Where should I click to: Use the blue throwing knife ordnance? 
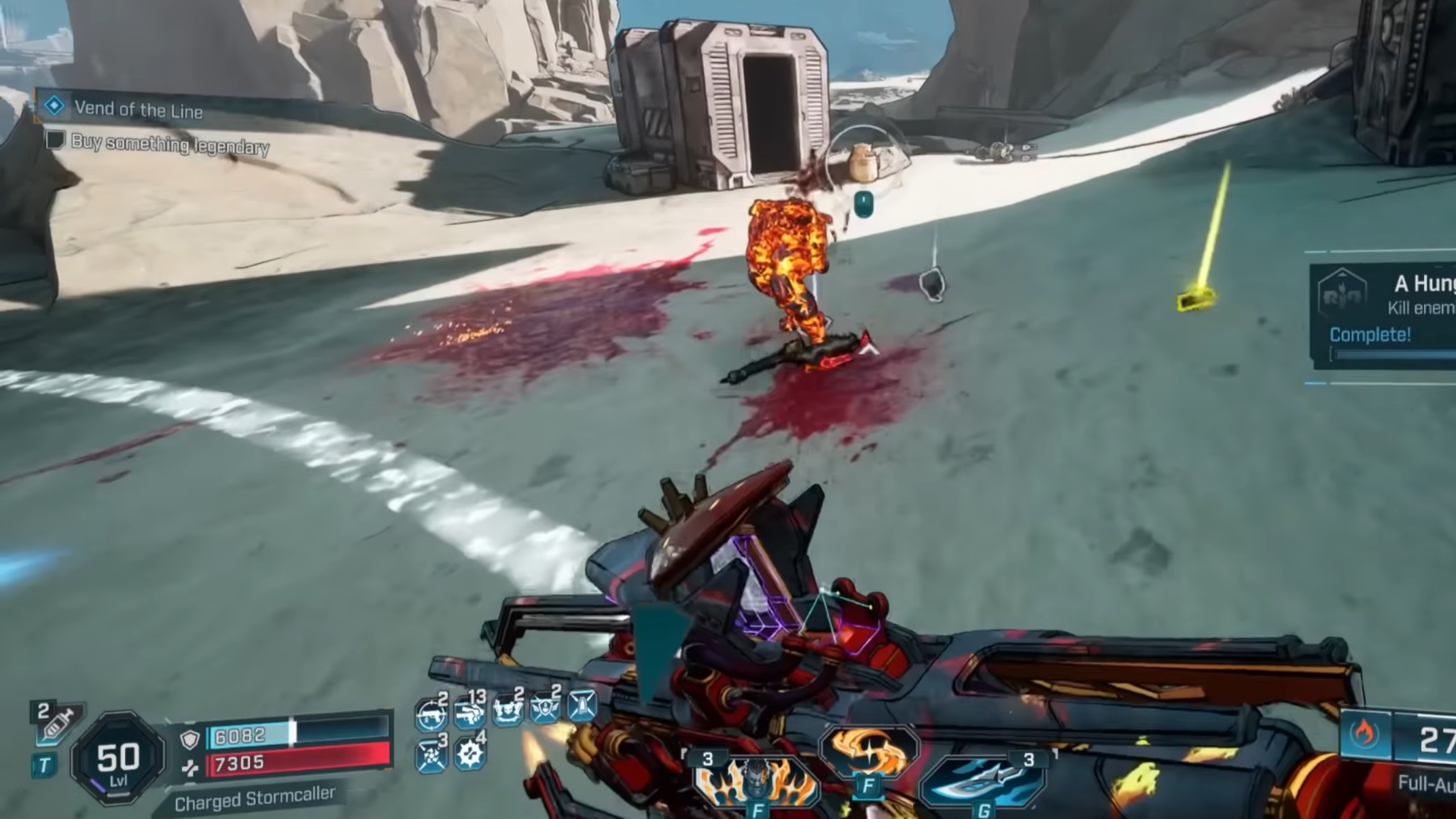(983, 782)
